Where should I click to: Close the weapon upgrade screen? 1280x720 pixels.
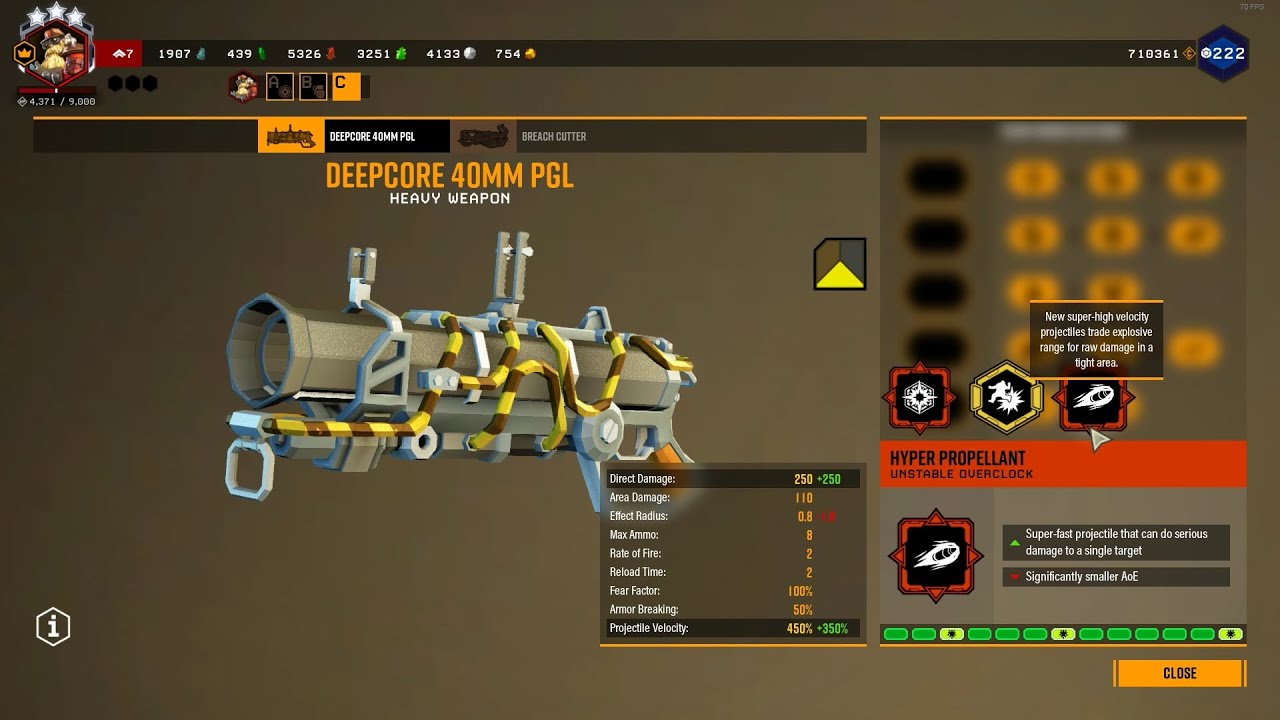[1179, 673]
